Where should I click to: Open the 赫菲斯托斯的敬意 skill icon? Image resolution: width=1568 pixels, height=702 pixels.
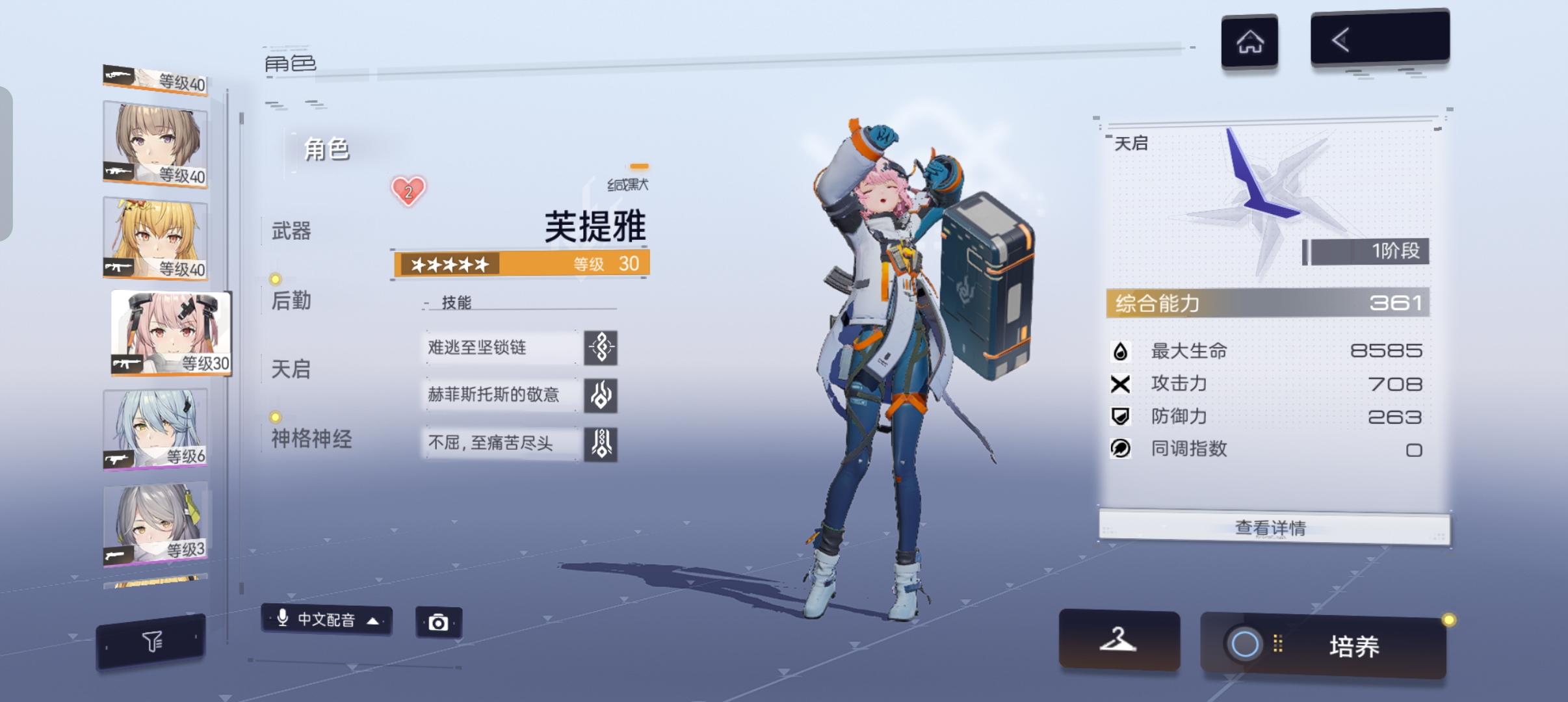pos(601,395)
